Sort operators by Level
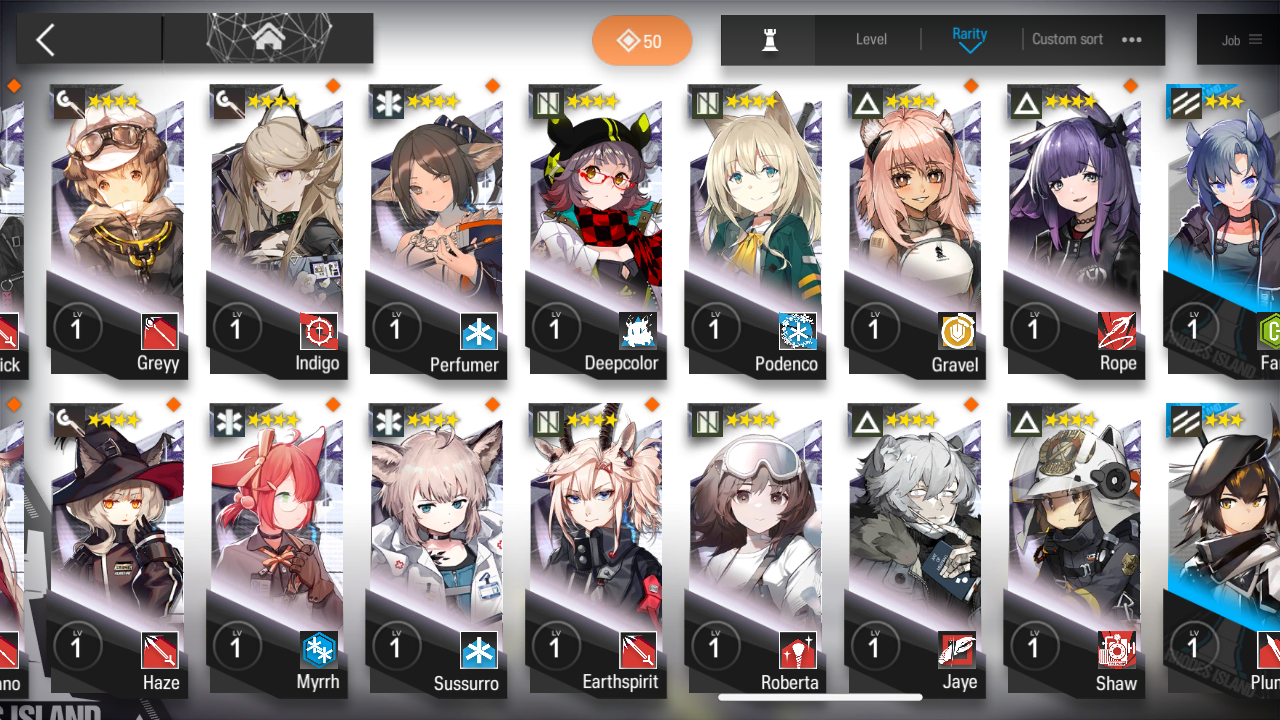1280x720 pixels. click(871, 40)
